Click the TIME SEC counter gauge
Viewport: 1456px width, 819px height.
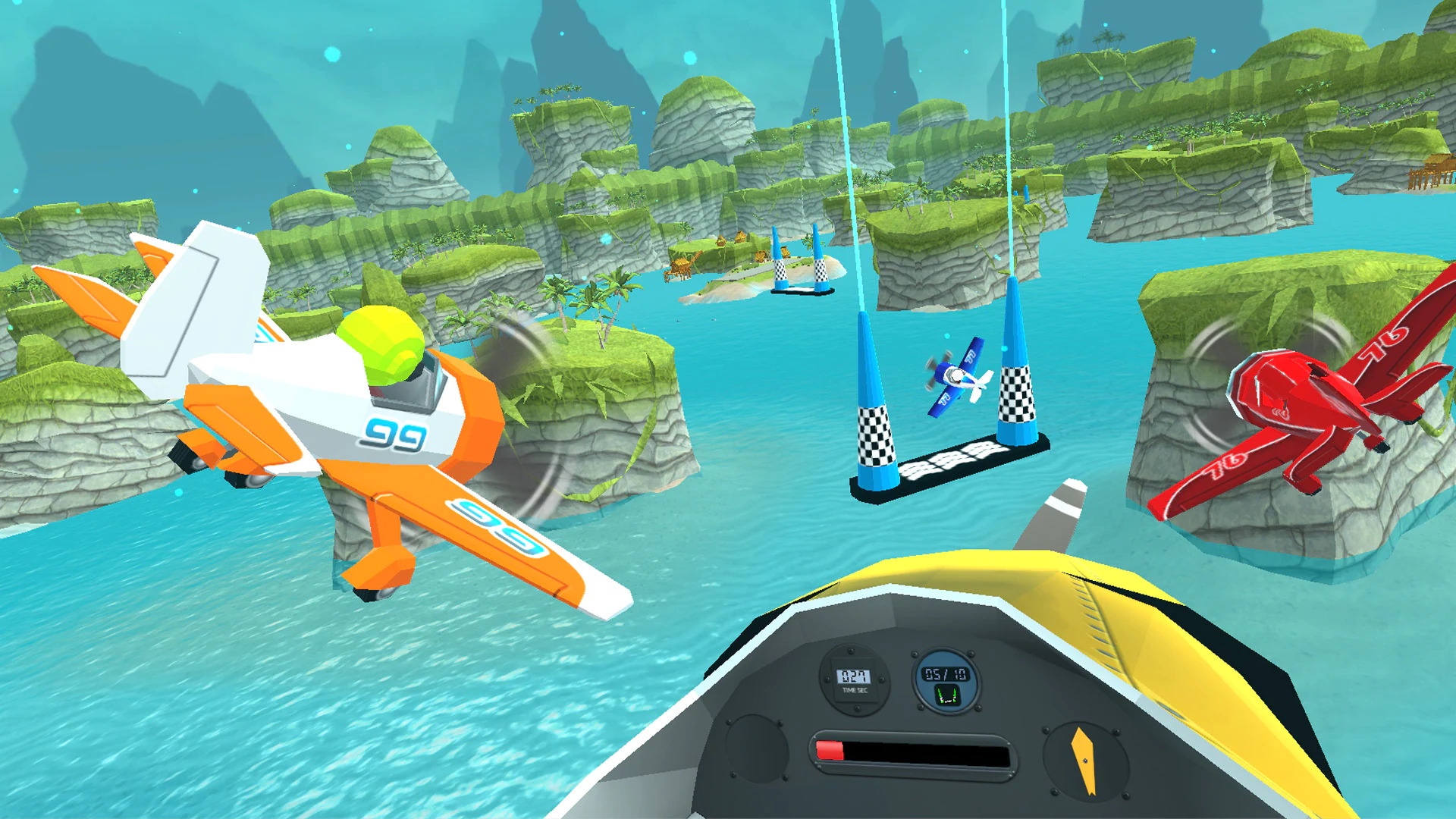853,680
